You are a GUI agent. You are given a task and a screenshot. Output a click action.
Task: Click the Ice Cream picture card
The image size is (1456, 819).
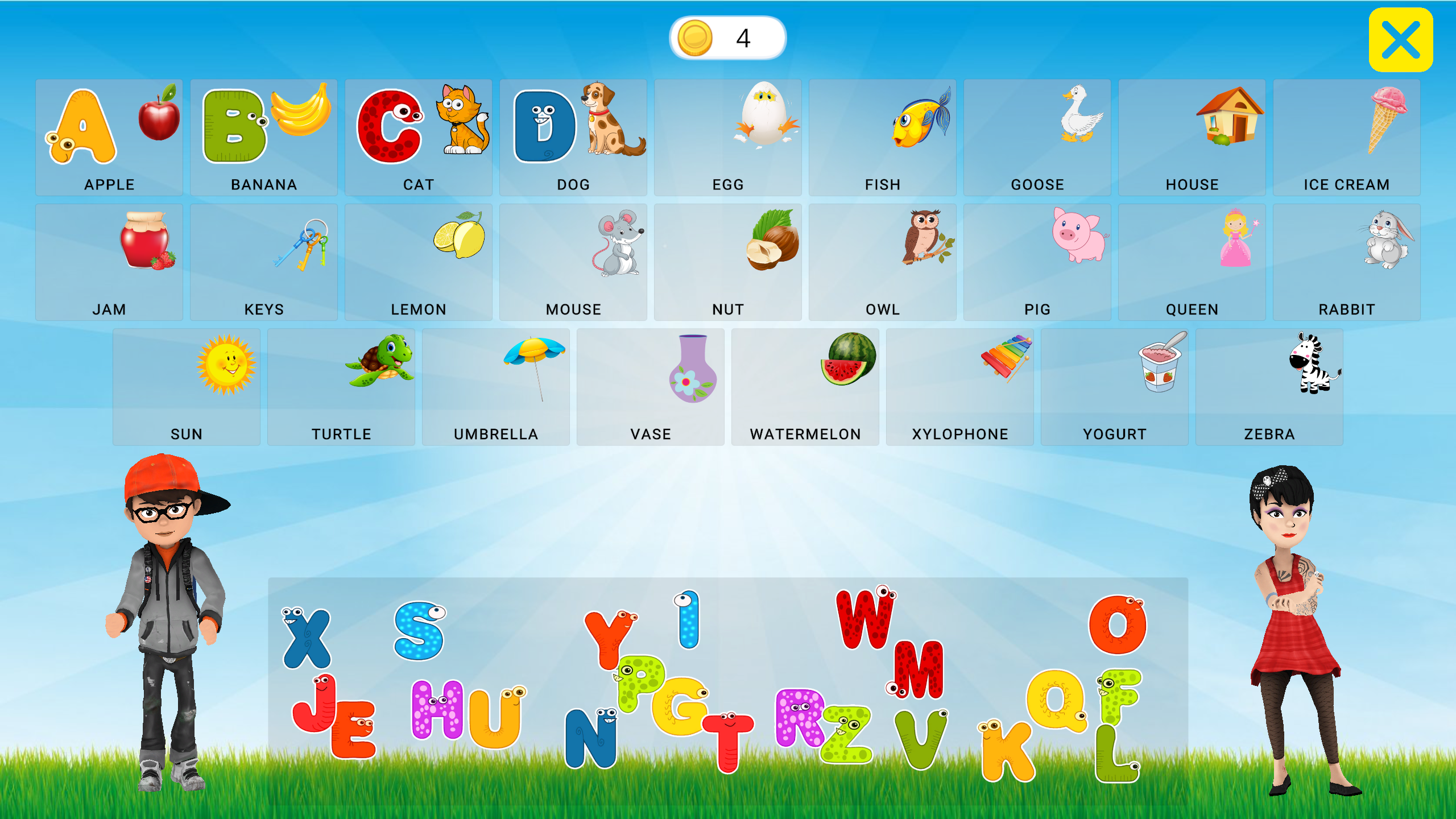(1346, 136)
